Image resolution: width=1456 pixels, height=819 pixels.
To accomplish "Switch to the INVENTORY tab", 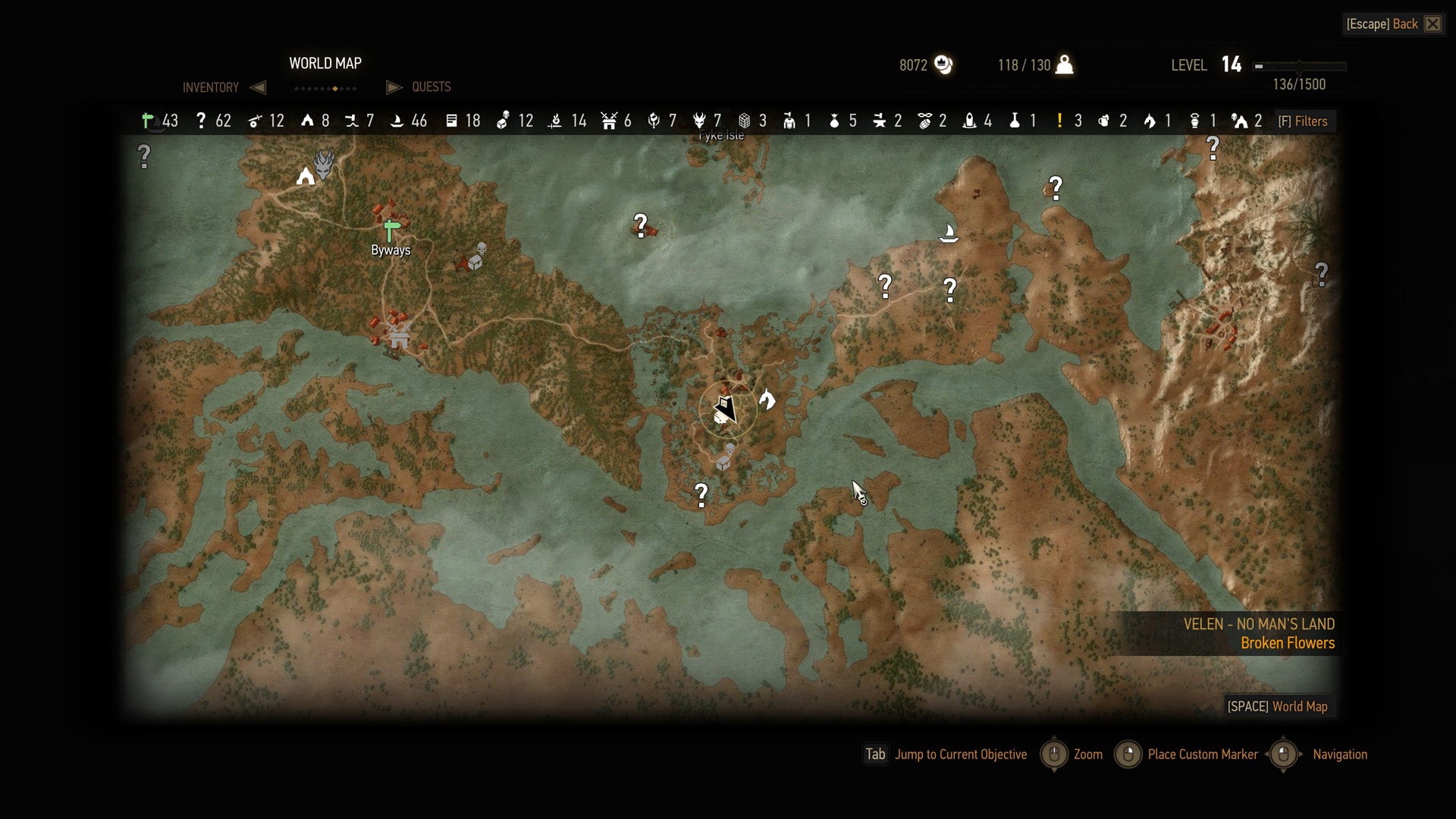I will (209, 87).
